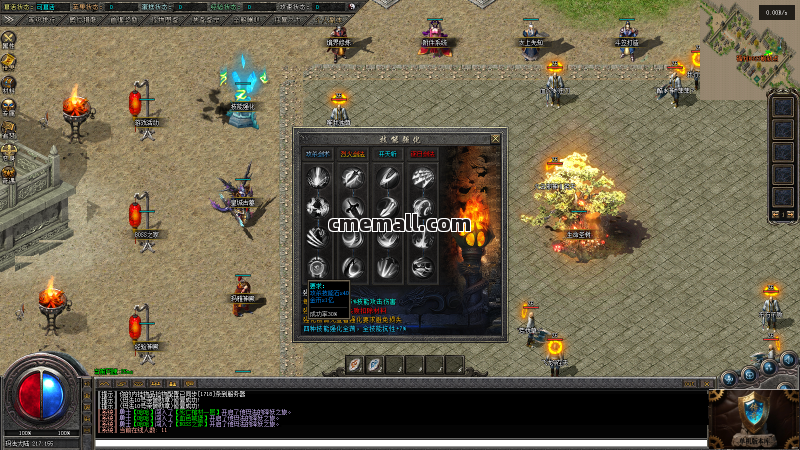800x450 pixels.
Task: Close the skill enhancement window
Action: [x=495, y=138]
